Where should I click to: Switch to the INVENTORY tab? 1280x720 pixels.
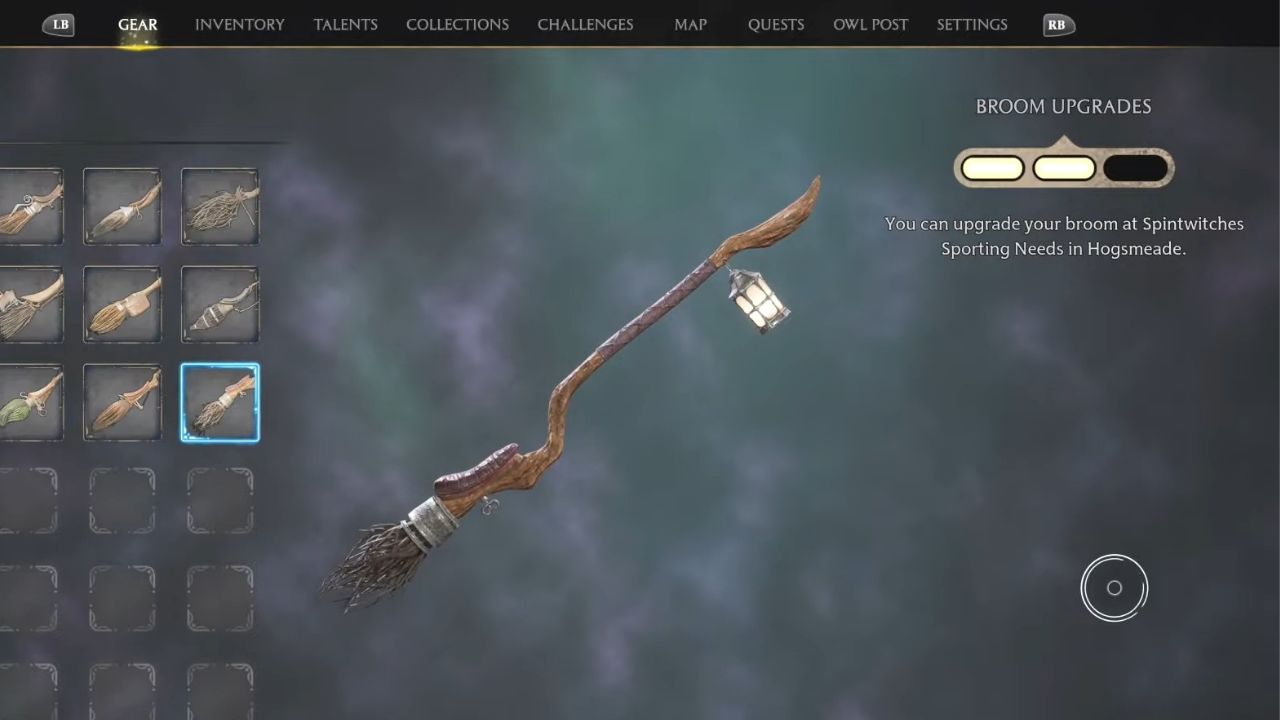click(x=239, y=24)
